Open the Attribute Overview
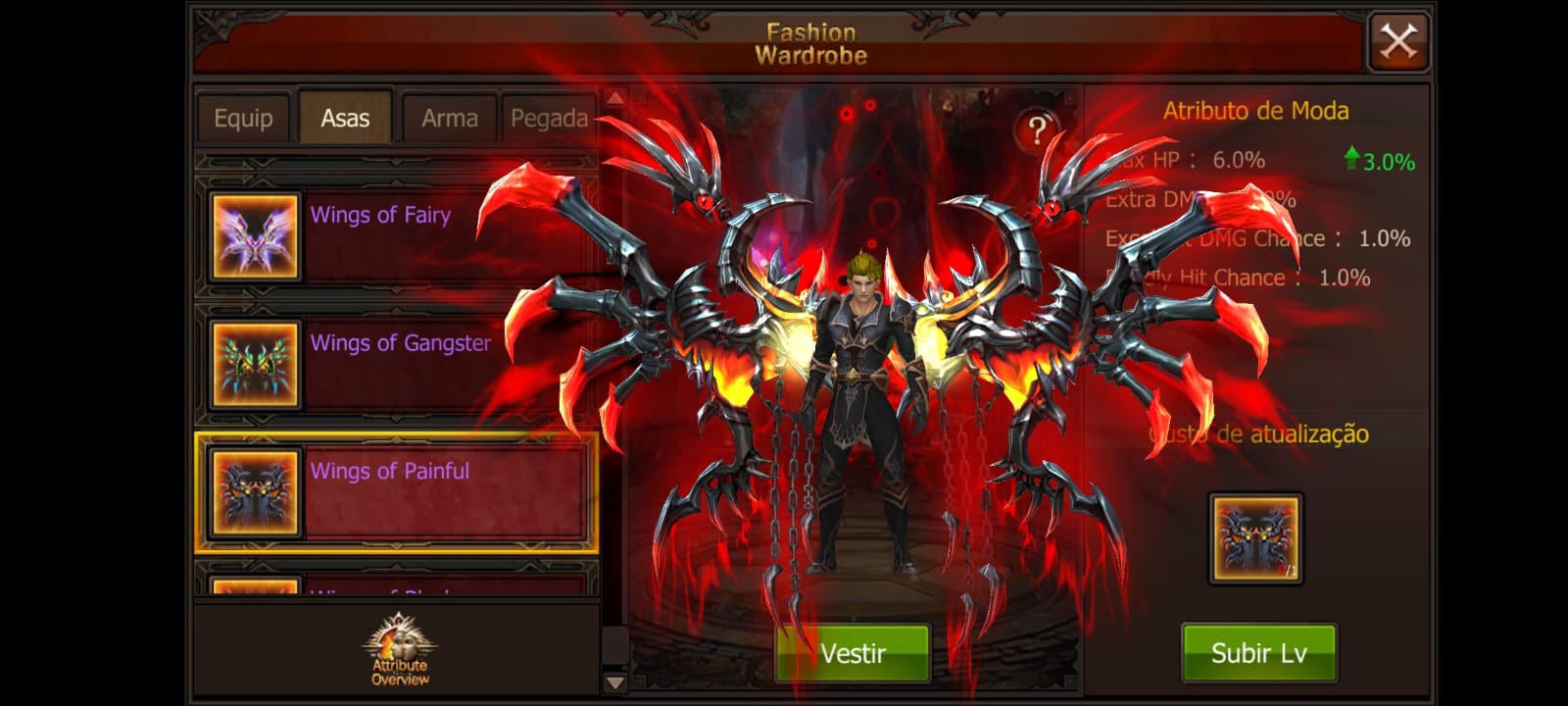 400,650
